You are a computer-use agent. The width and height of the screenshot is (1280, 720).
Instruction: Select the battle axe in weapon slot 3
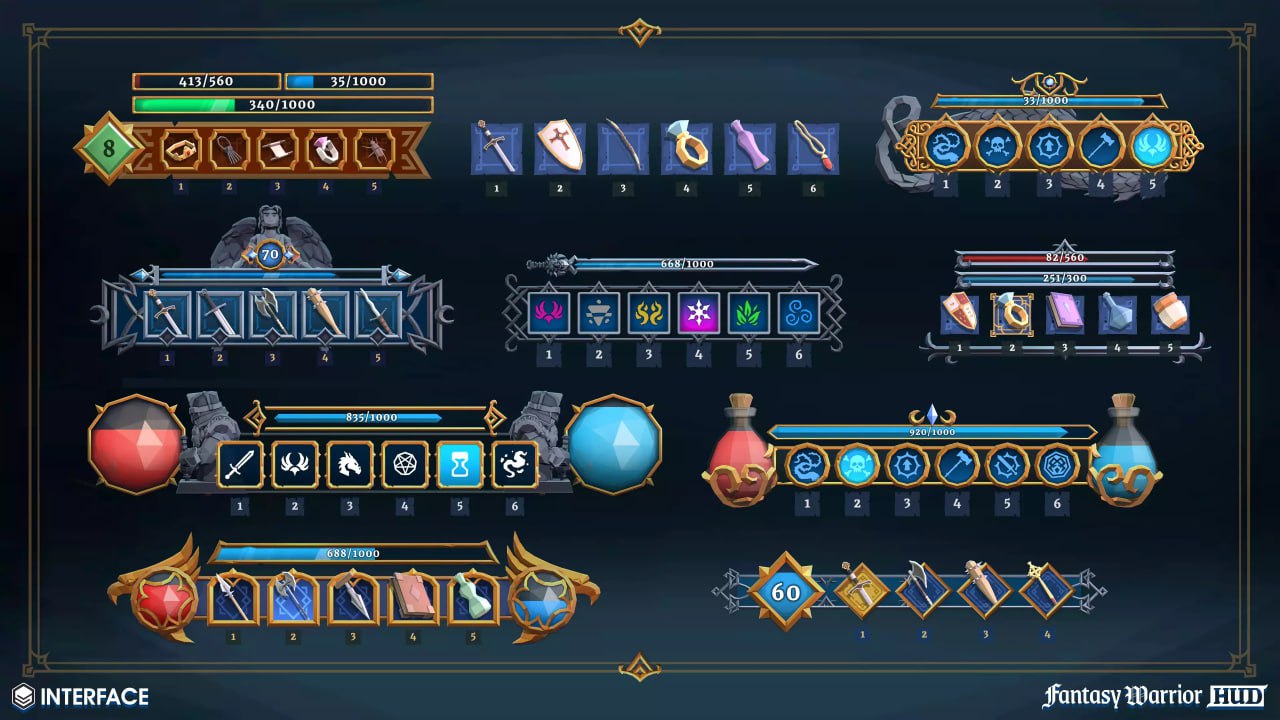[270, 310]
